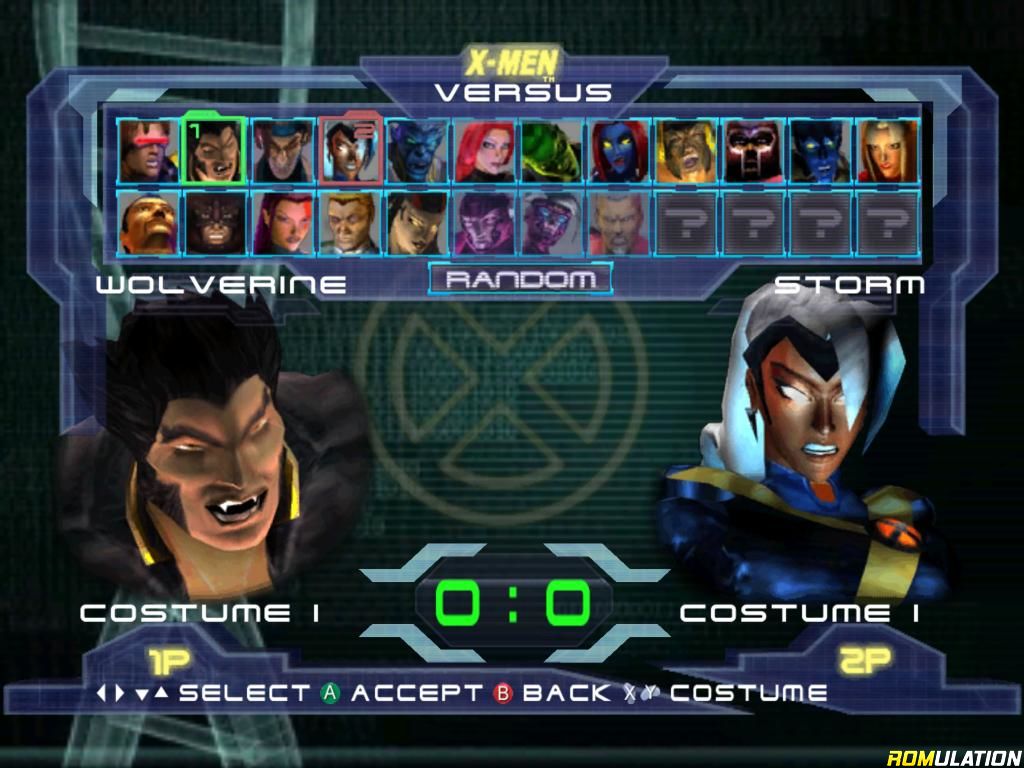
Task: Pick the Gambit character portrait
Action: click(281, 151)
